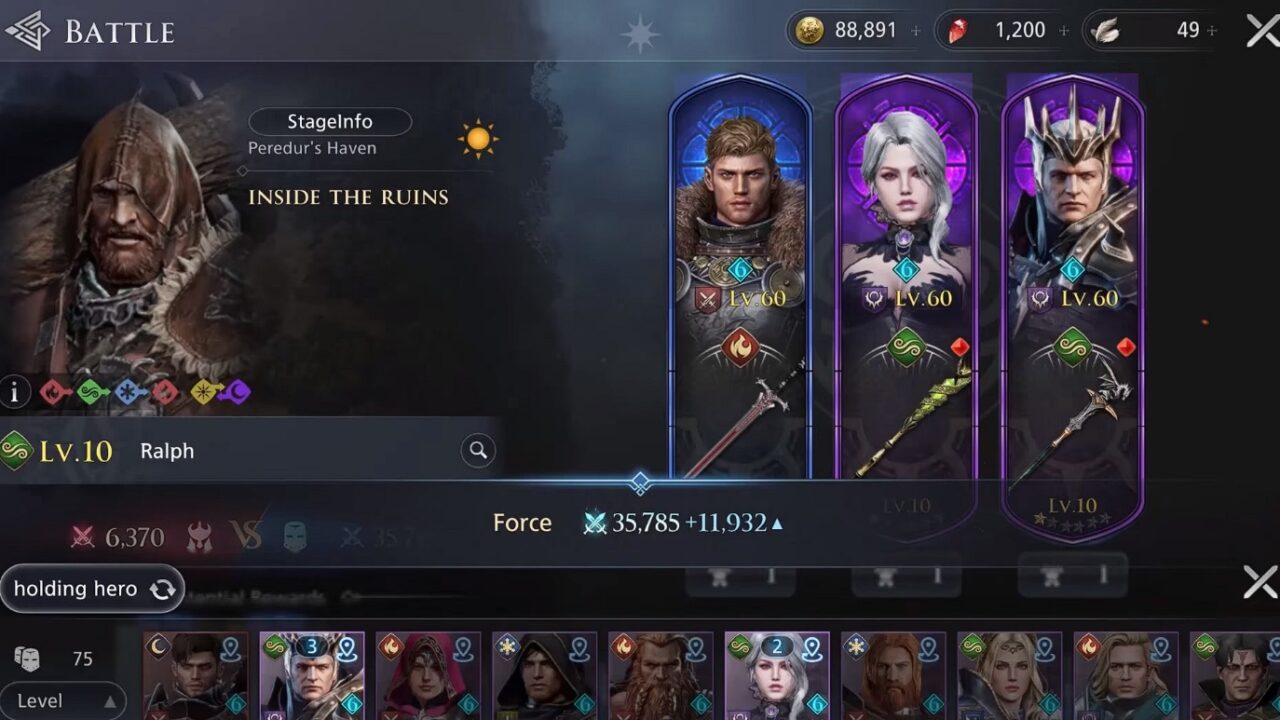Select the wind element filter icon
This screenshot has width=1280, height=720.
(x=90, y=393)
